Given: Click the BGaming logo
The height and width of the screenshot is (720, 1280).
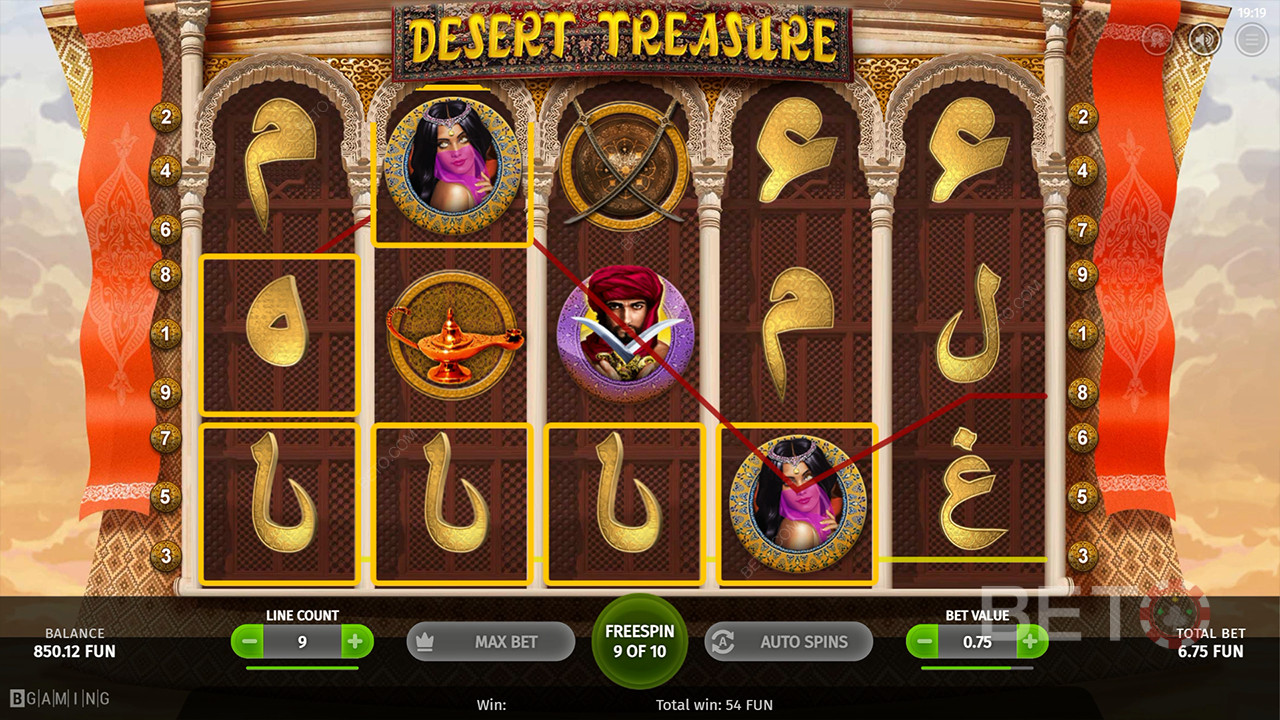Looking at the screenshot, I should (60, 698).
